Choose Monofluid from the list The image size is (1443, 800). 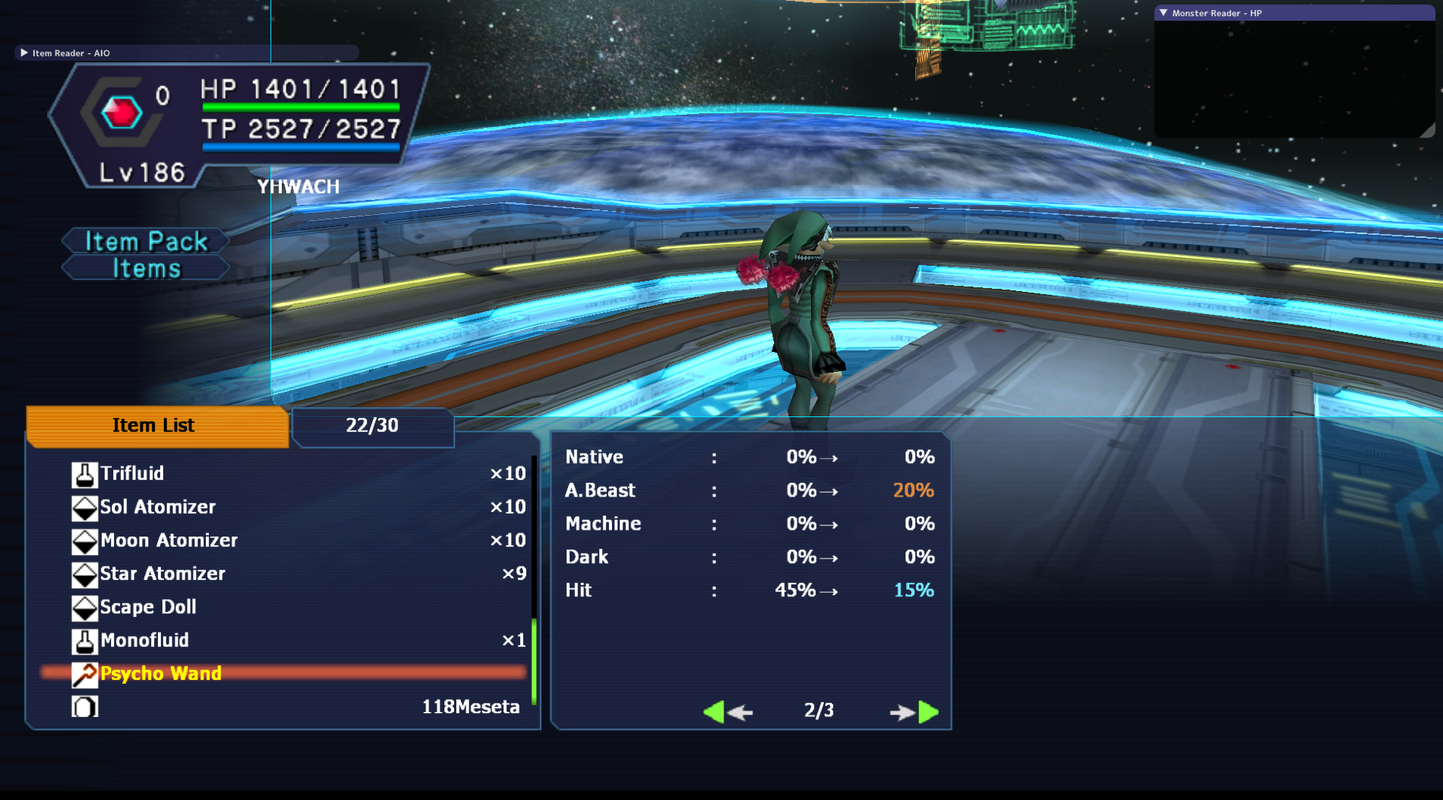pyautogui.click(x=144, y=641)
